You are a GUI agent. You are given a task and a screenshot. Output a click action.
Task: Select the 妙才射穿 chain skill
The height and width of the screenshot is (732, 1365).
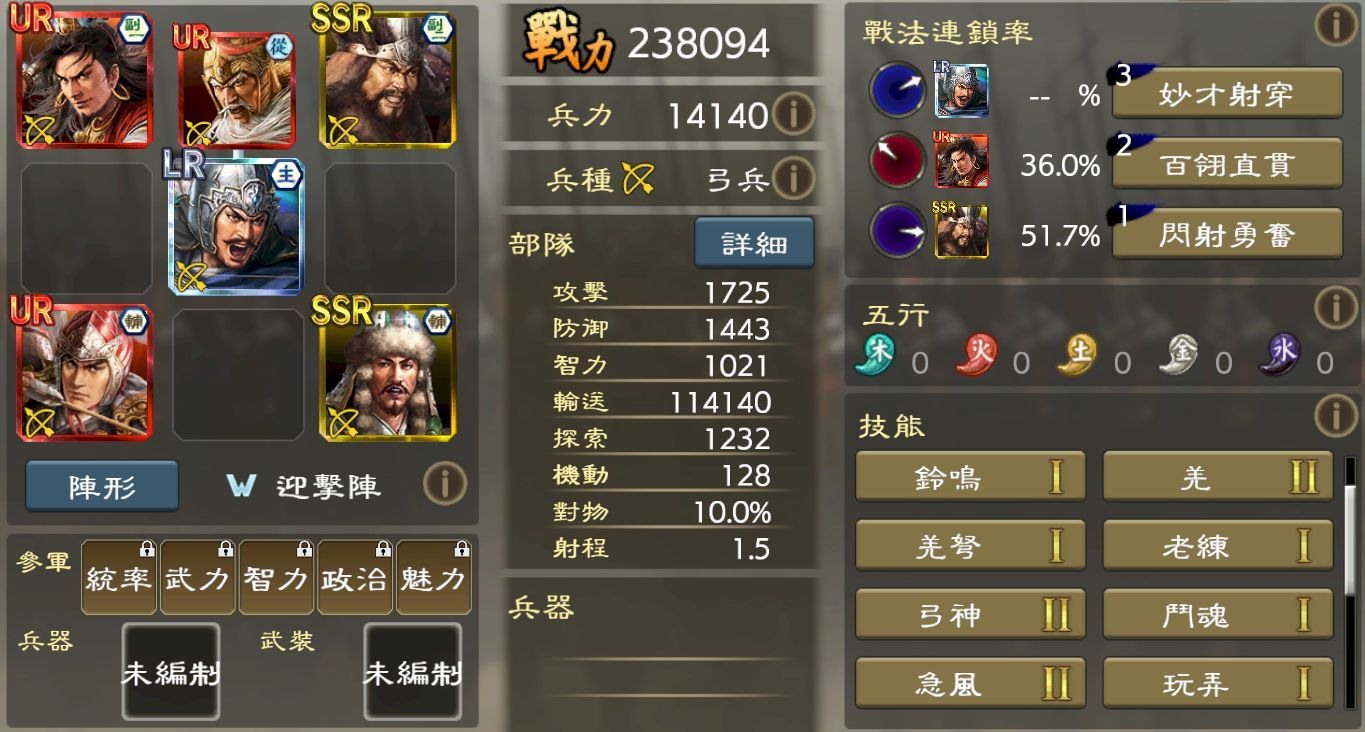[x=1227, y=89]
